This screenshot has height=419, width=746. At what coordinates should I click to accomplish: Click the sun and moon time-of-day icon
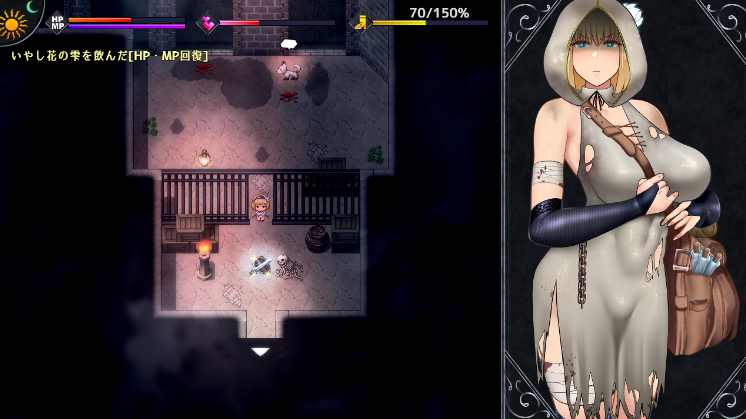point(17,20)
